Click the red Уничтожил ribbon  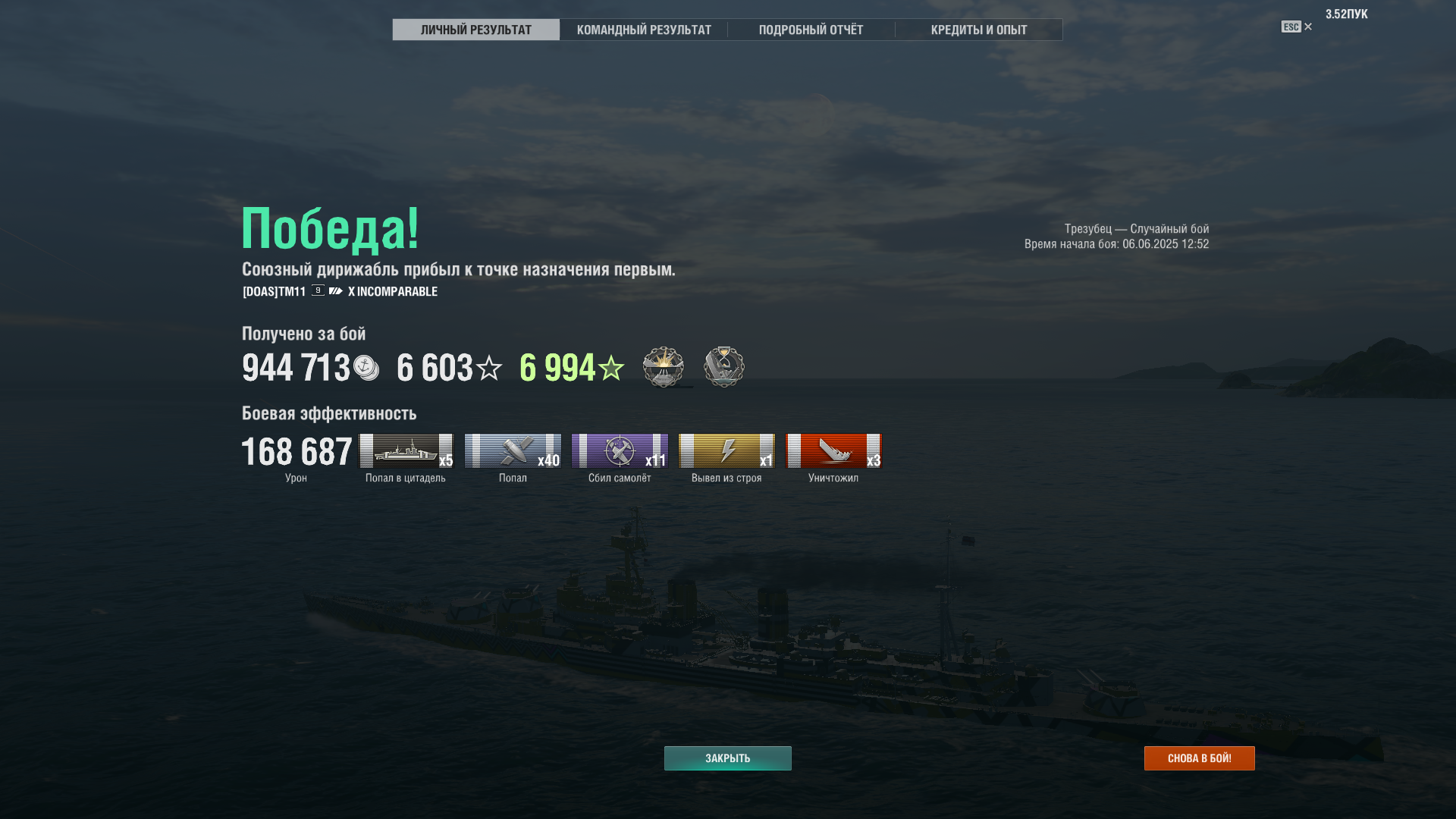833,451
